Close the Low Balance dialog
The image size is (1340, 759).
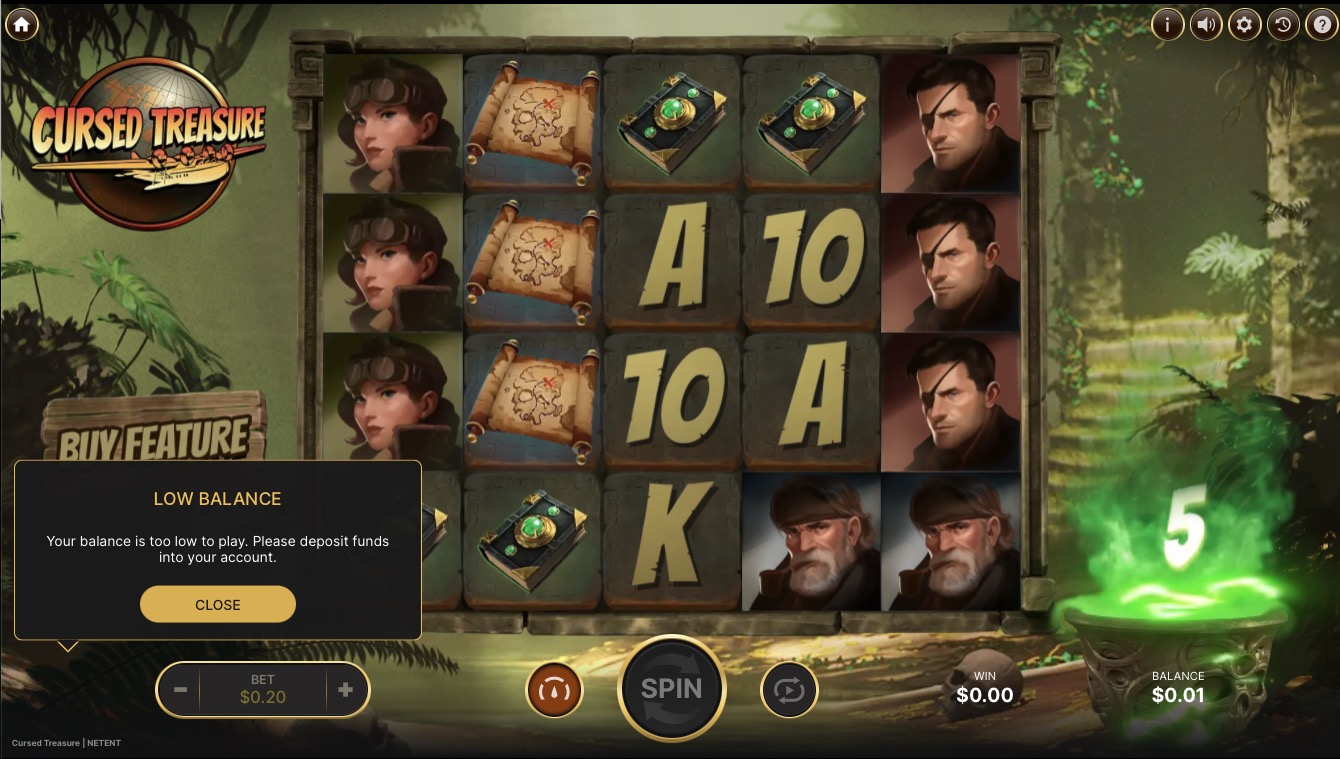[218, 604]
